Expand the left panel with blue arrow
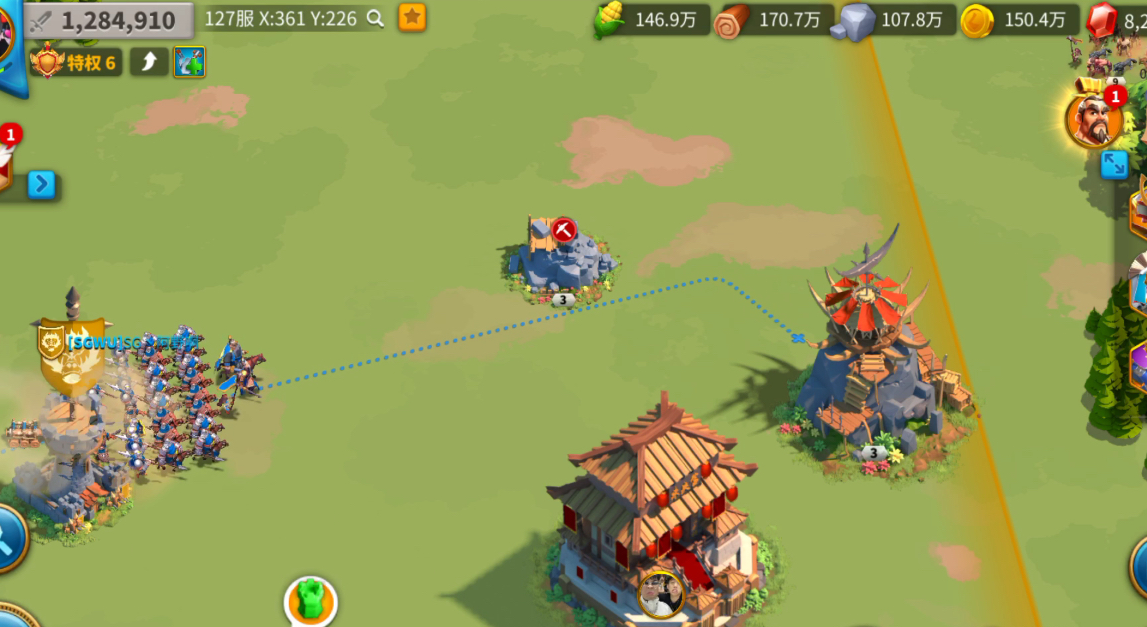Image resolution: width=1147 pixels, height=627 pixels. tap(41, 184)
